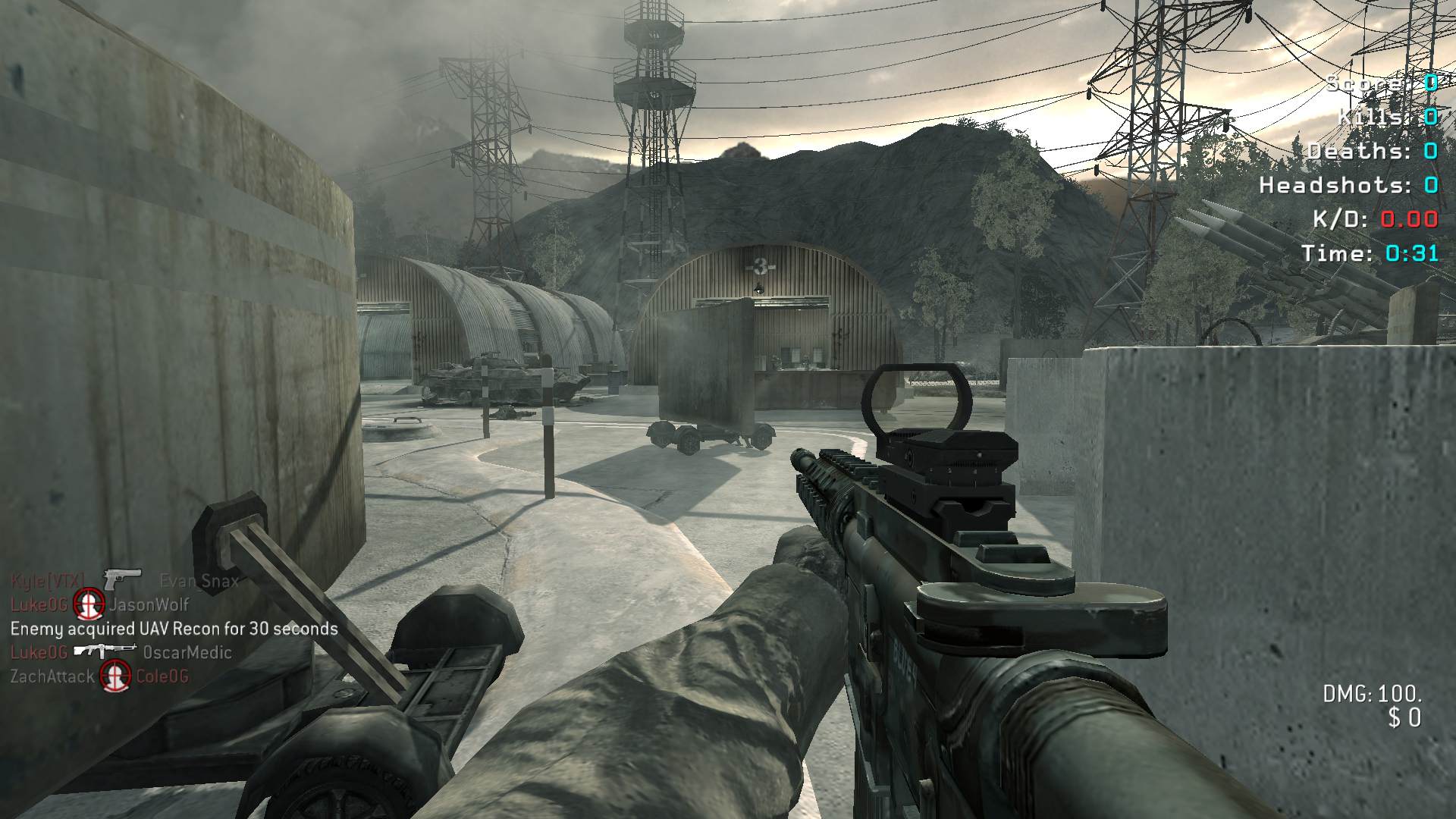Image resolution: width=1456 pixels, height=819 pixels.
Task: Click the rifle icon next to OscarMedic
Action: coord(105,651)
